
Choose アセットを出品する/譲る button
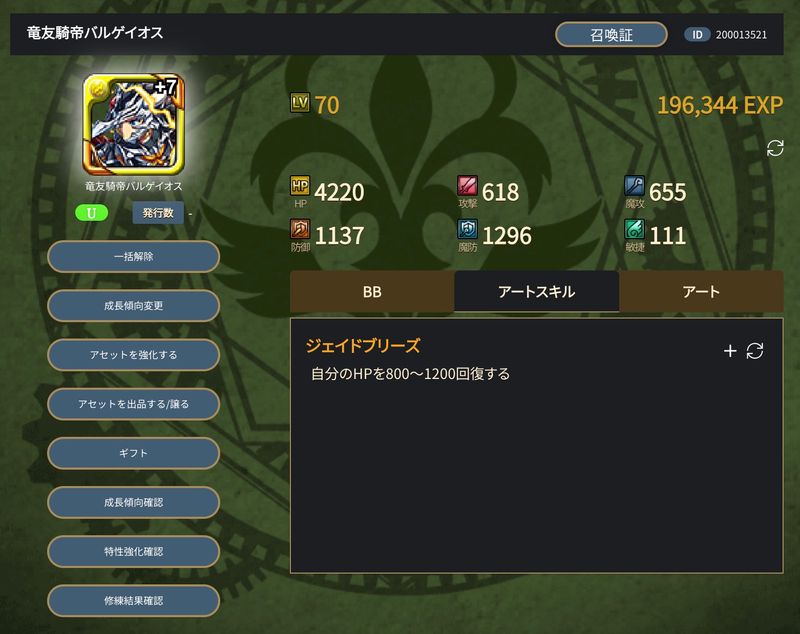(133, 404)
